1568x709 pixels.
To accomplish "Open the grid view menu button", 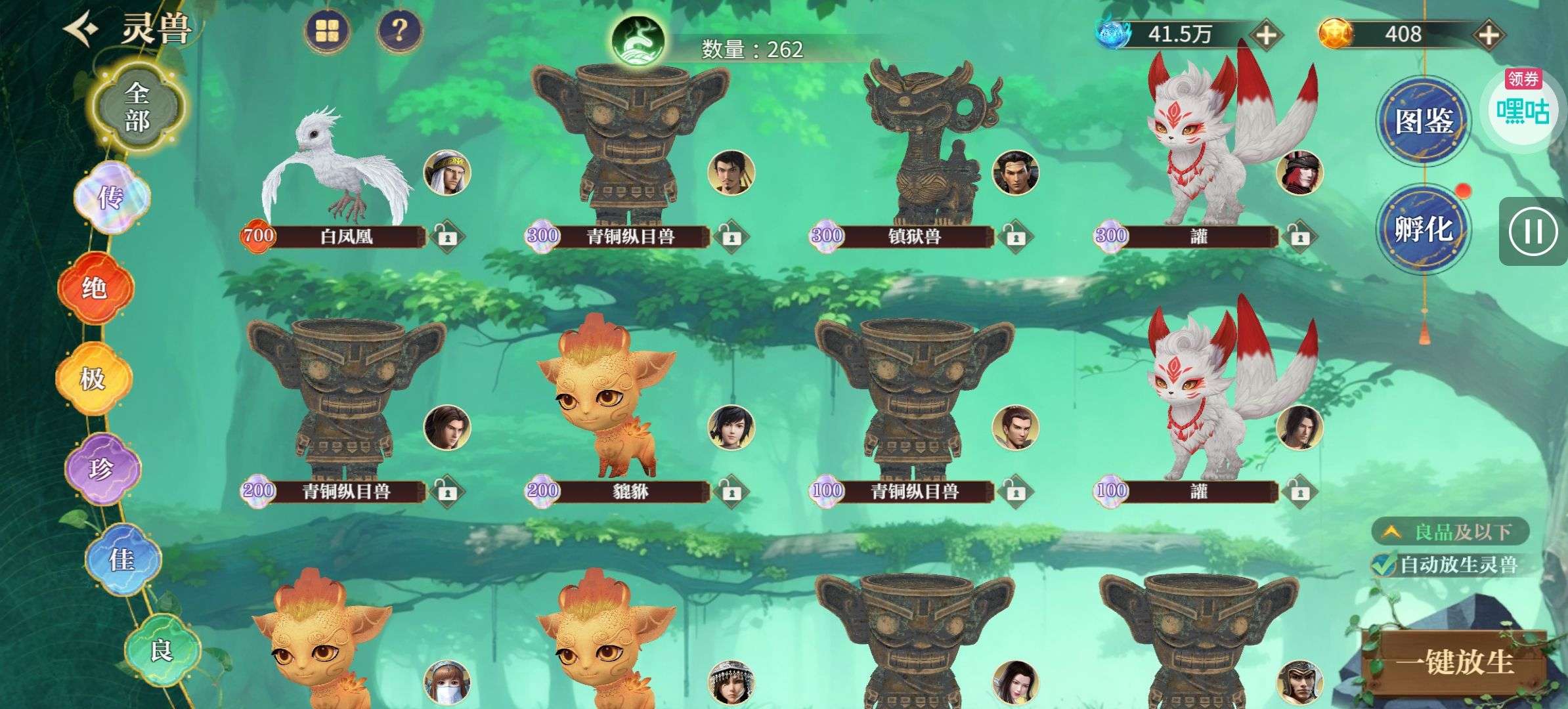I will tap(328, 30).
